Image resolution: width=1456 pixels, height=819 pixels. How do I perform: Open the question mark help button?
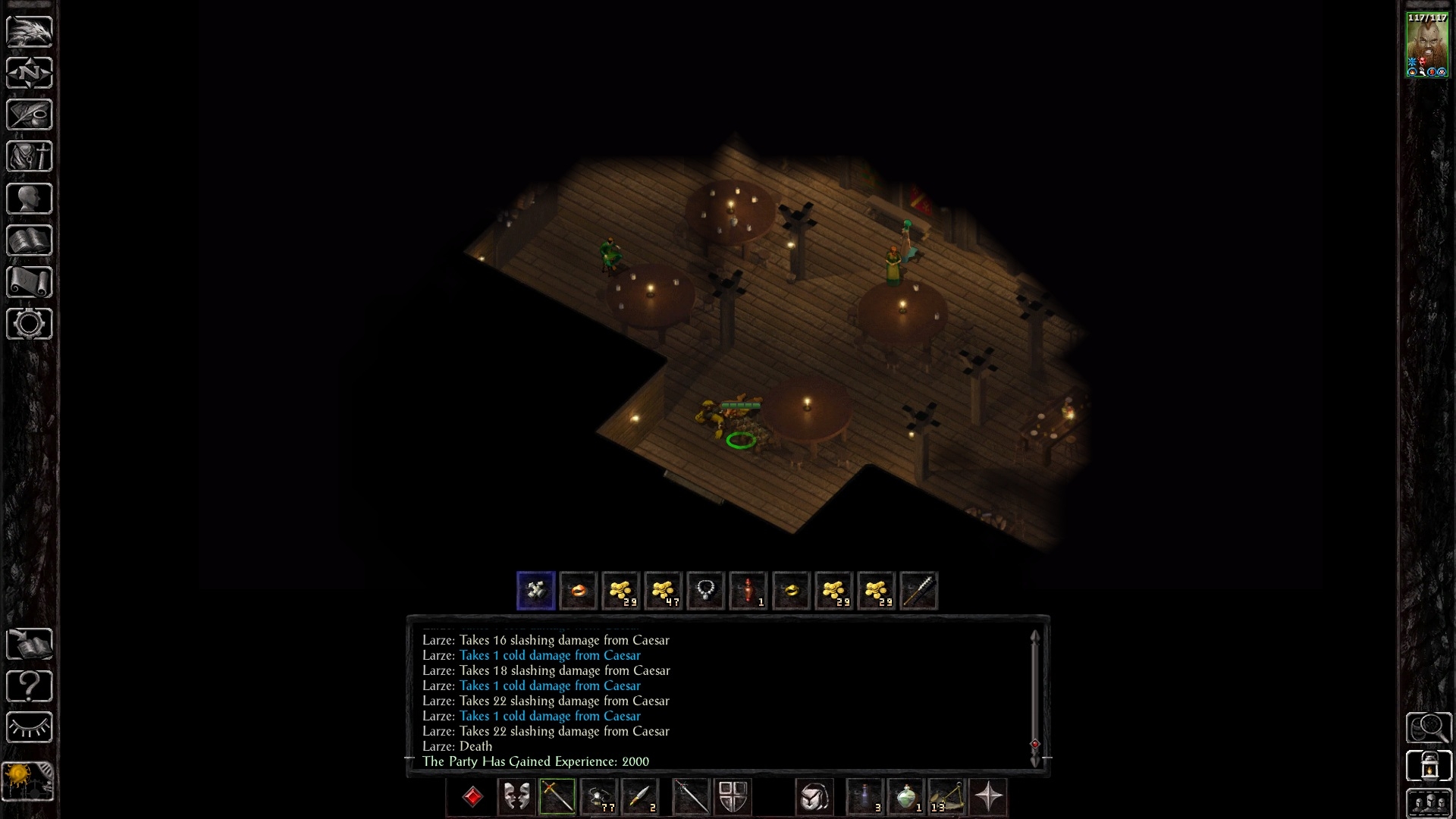point(30,686)
